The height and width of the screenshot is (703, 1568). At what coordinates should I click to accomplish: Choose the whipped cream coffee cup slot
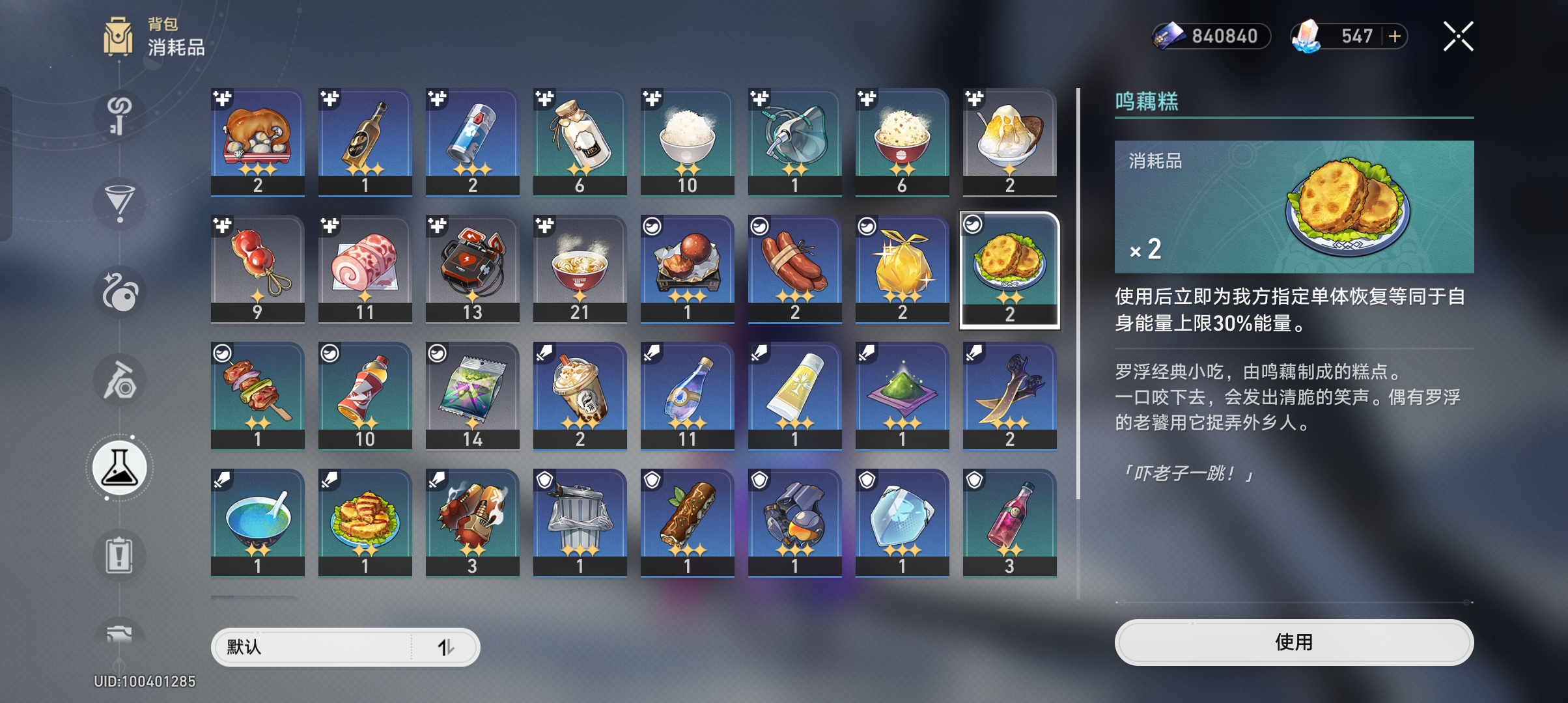pyautogui.click(x=580, y=395)
